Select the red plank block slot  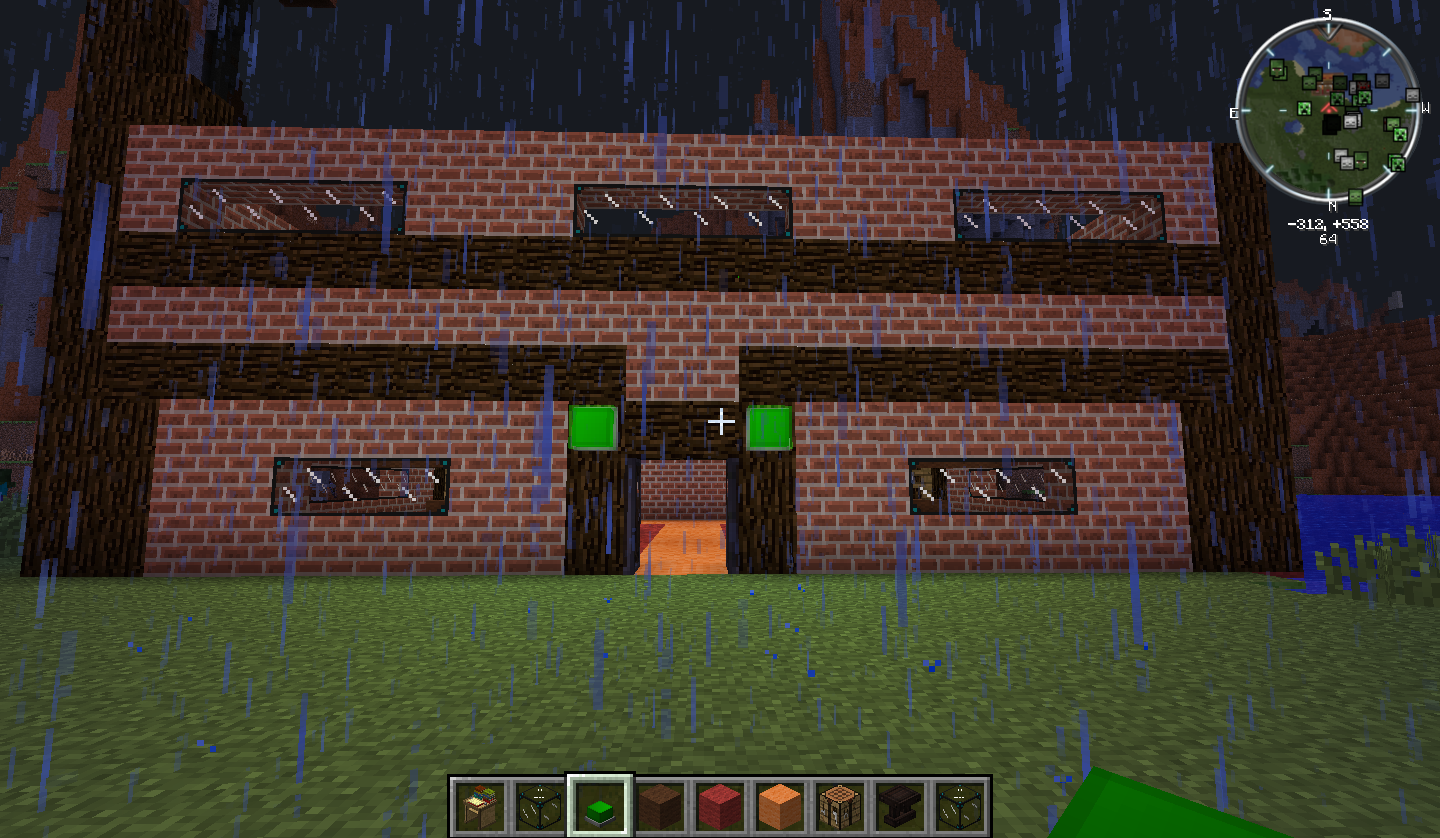(x=720, y=805)
